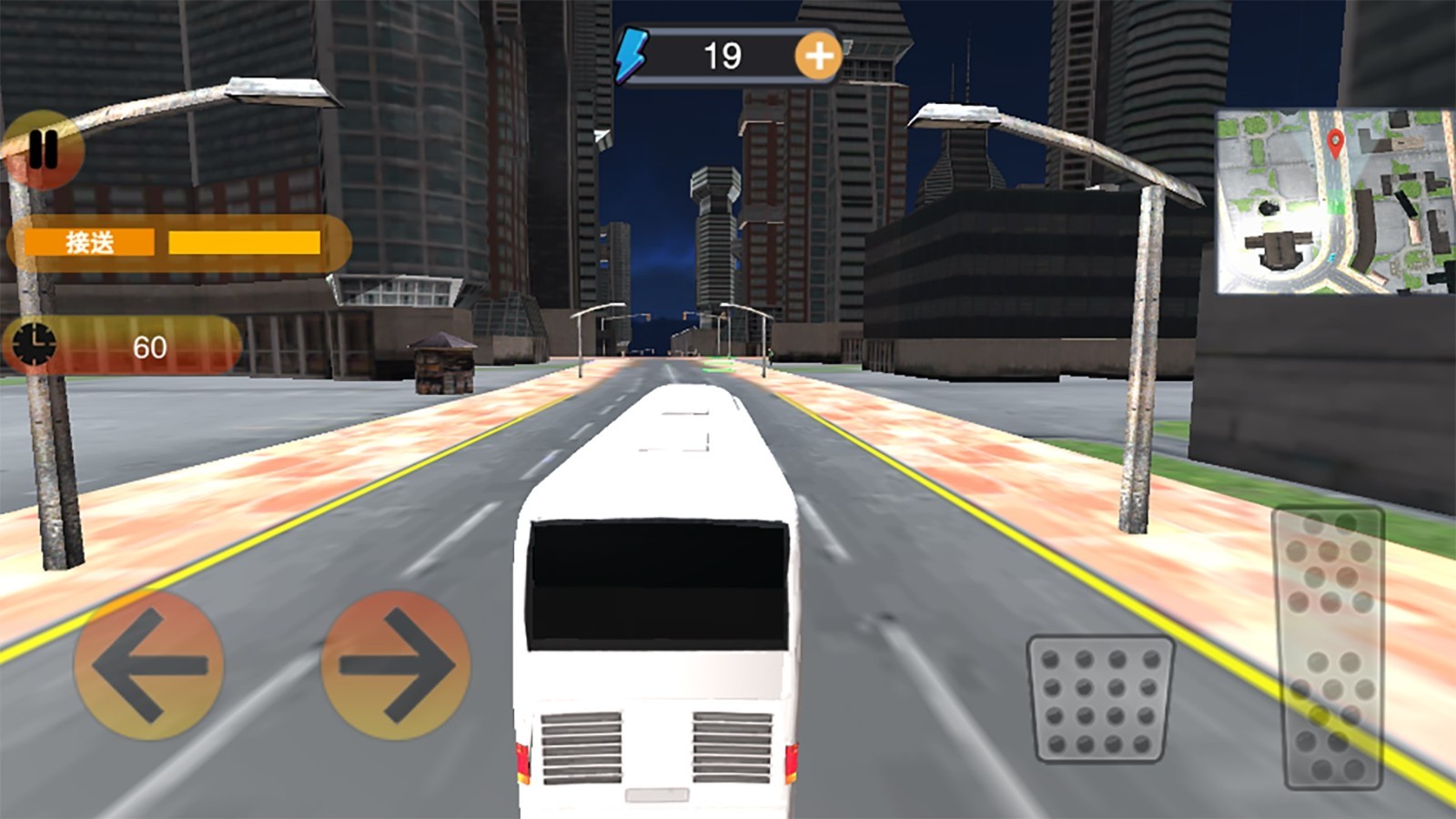Tap the brake pedal
The width and height of the screenshot is (1456, 819).
(x=1100, y=698)
